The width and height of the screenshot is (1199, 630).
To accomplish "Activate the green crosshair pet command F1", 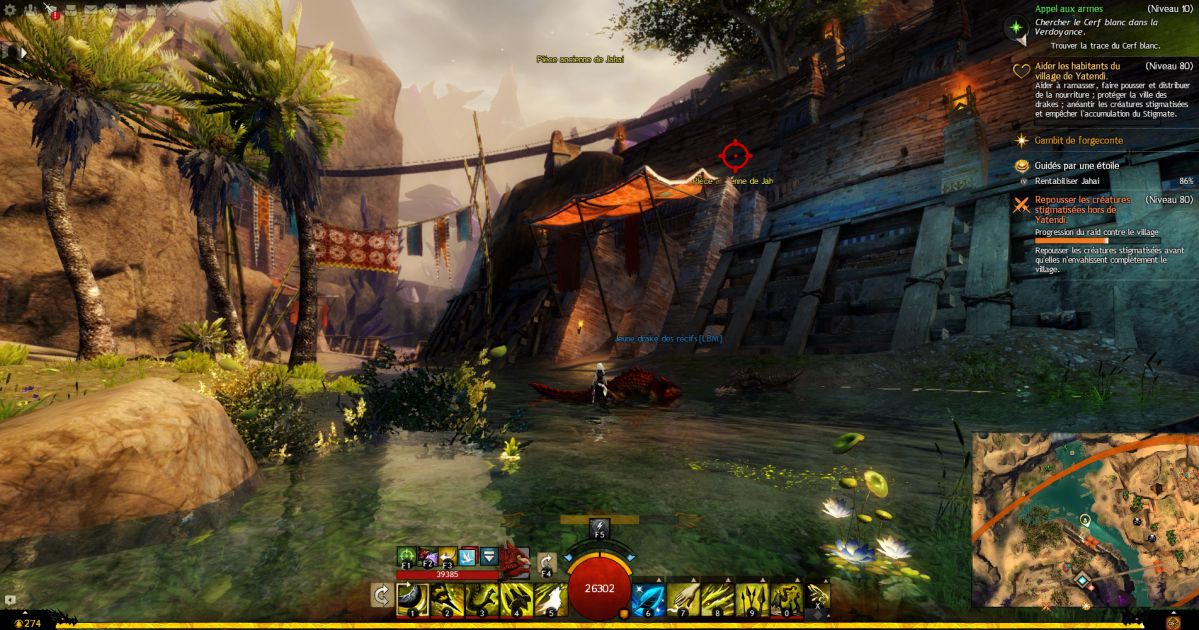I will (x=407, y=557).
